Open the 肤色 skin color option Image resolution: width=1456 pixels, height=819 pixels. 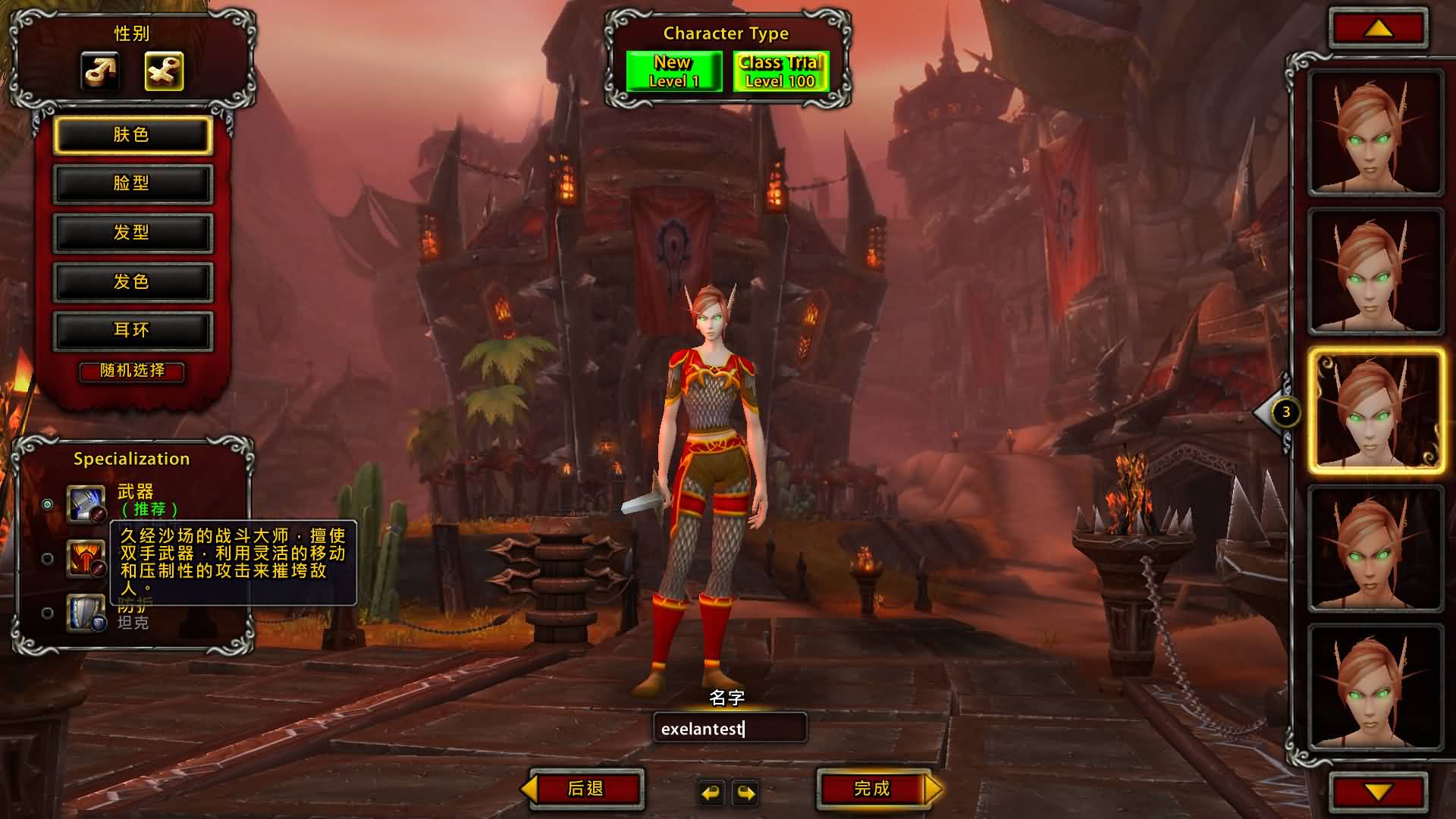click(132, 135)
